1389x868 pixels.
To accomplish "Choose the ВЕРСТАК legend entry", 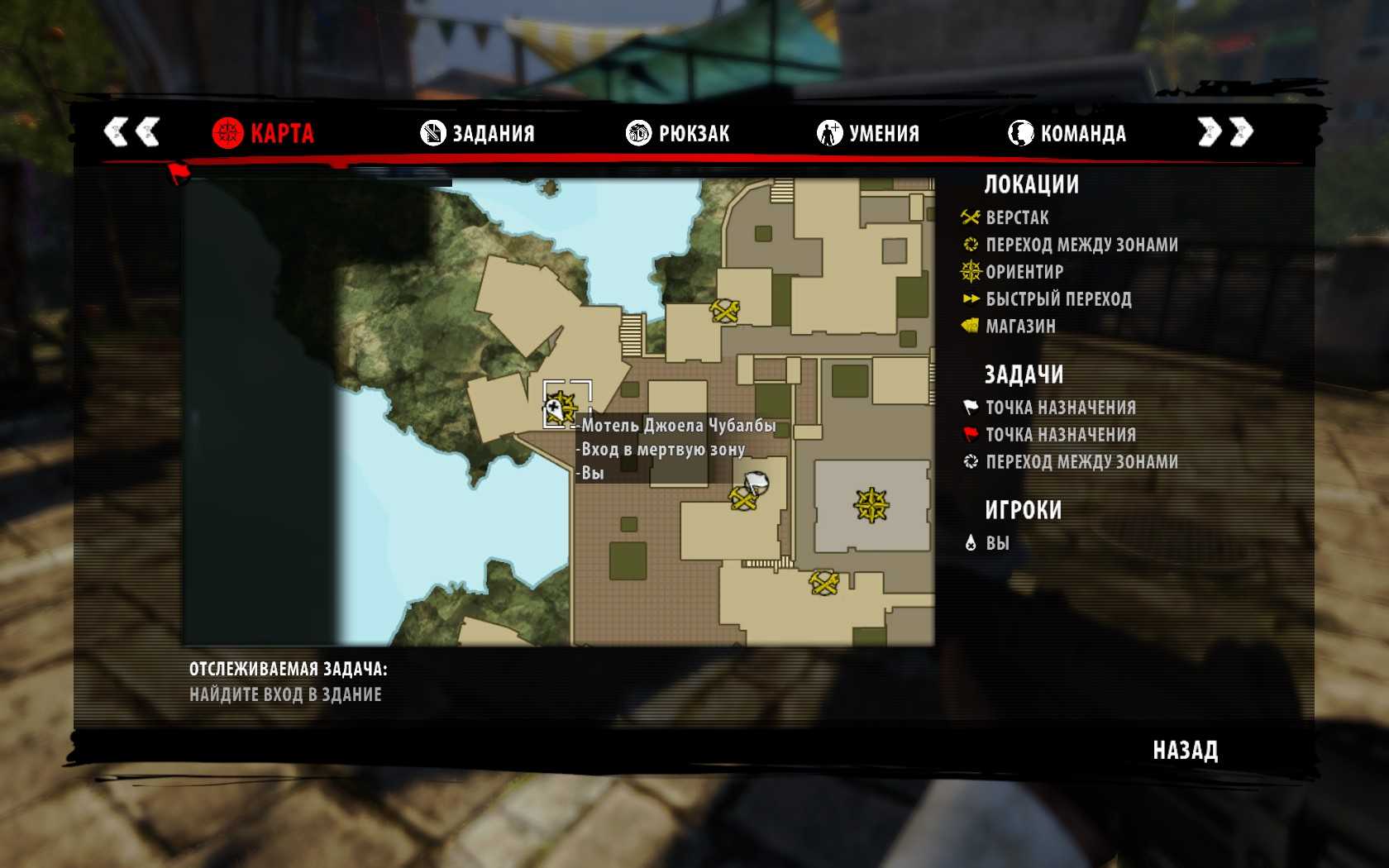I will pyautogui.click(x=1016, y=217).
